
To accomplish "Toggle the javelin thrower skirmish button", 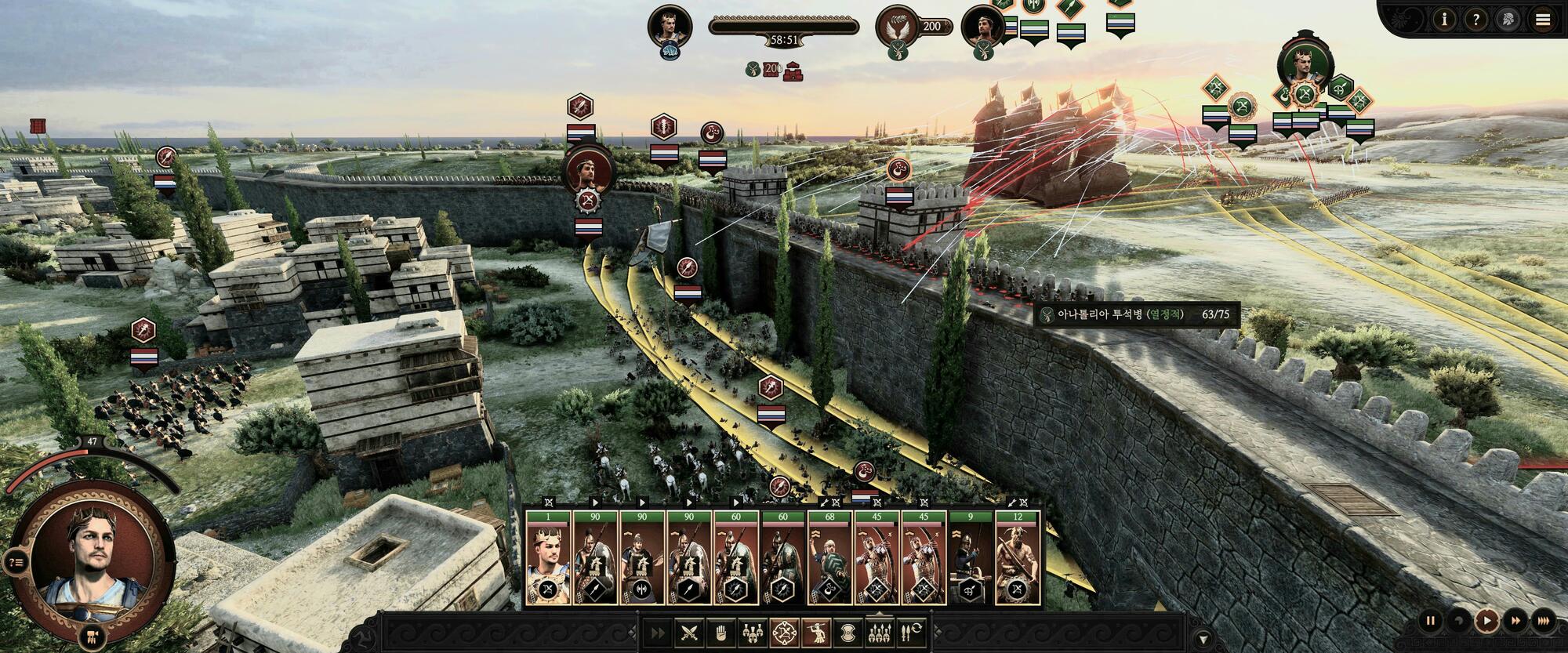I will [817, 632].
